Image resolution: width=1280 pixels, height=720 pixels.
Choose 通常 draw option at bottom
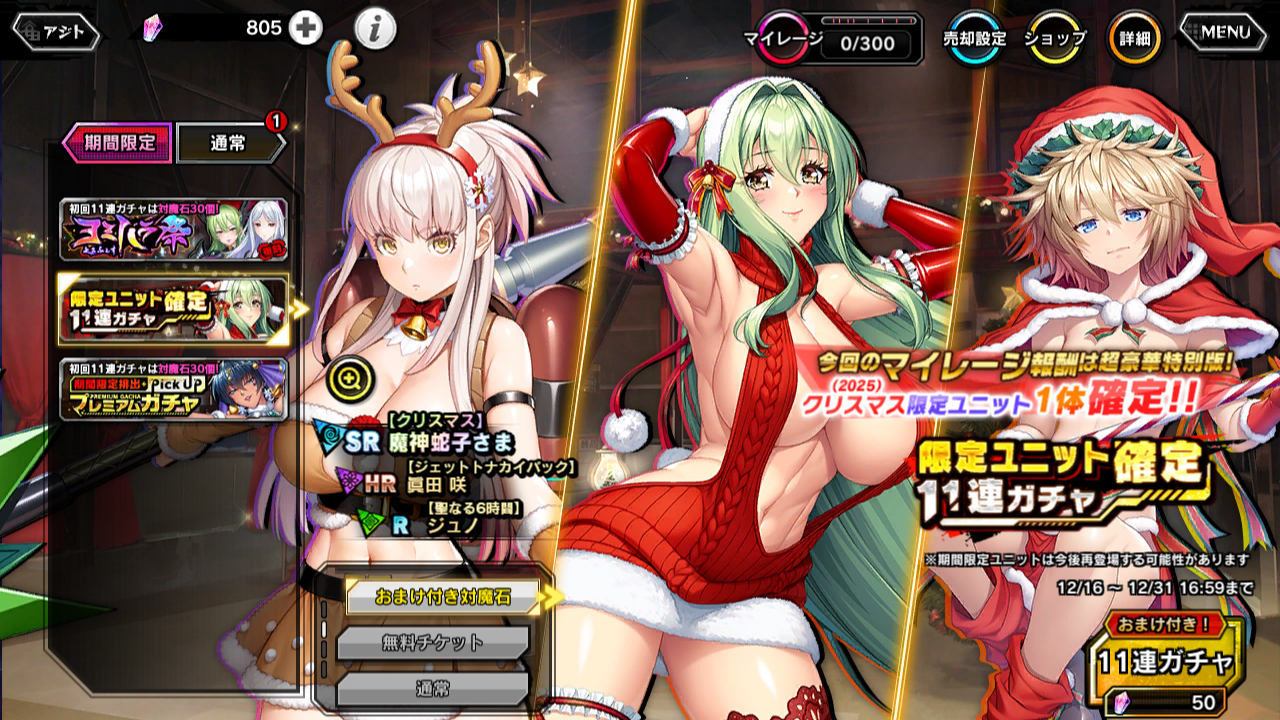pyautogui.click(x=432, y=689)
